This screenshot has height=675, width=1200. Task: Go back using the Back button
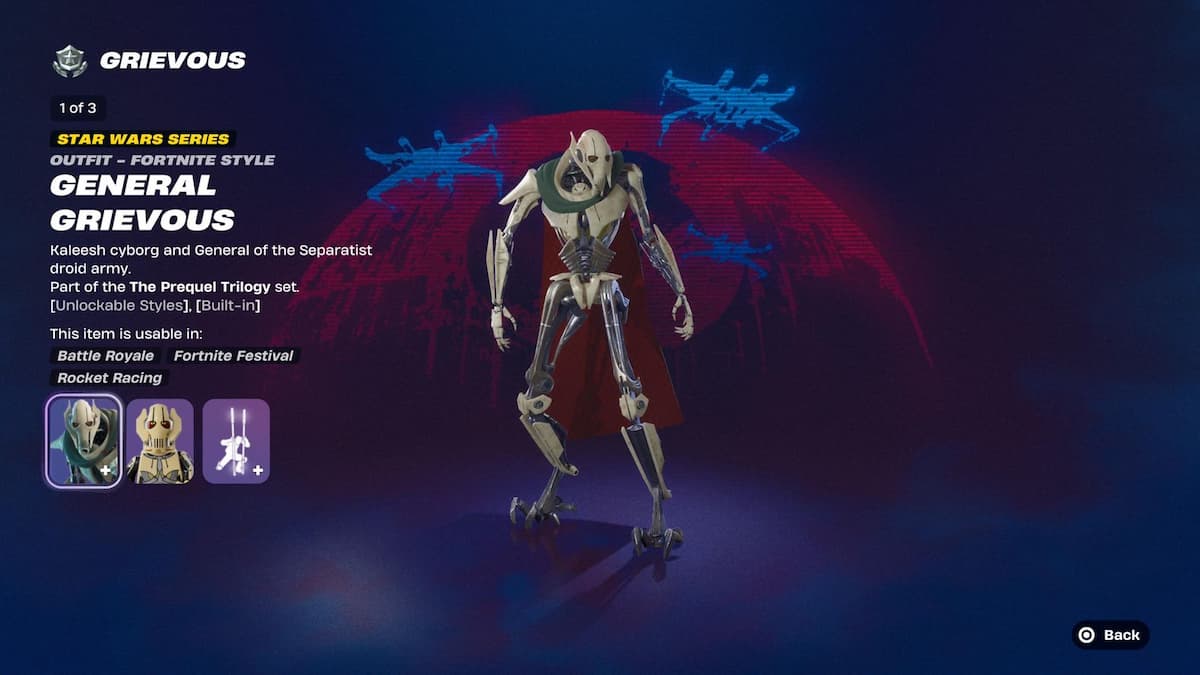[1110, 635]
